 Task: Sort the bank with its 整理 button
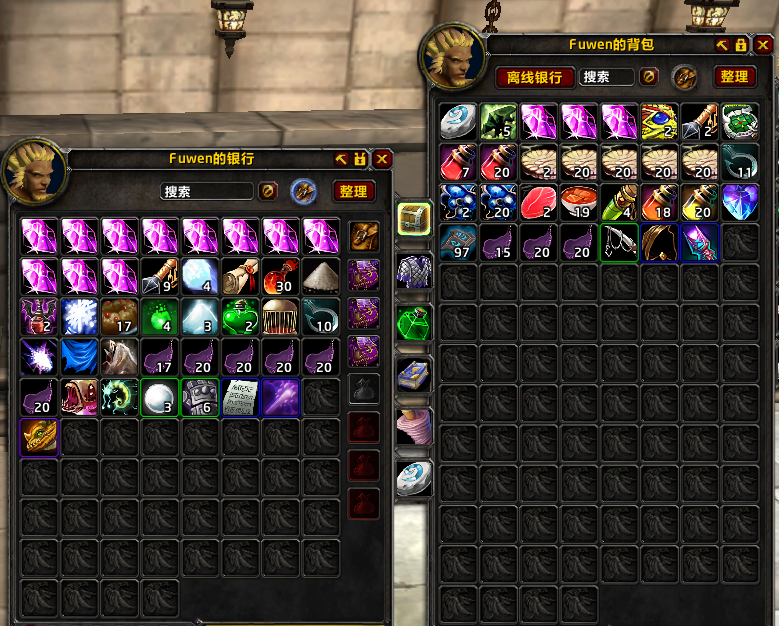click(x=352, y=191)
